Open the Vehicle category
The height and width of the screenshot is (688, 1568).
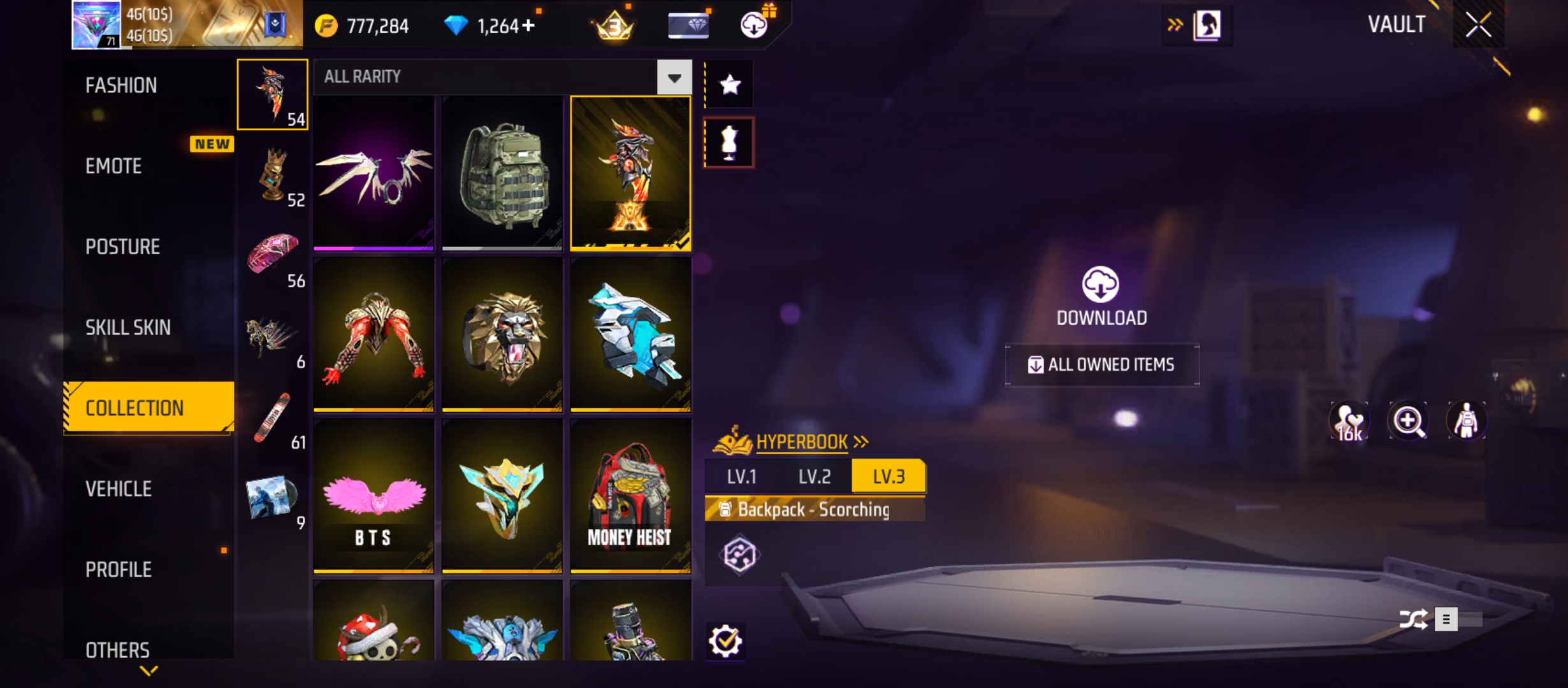coord(119,489)
